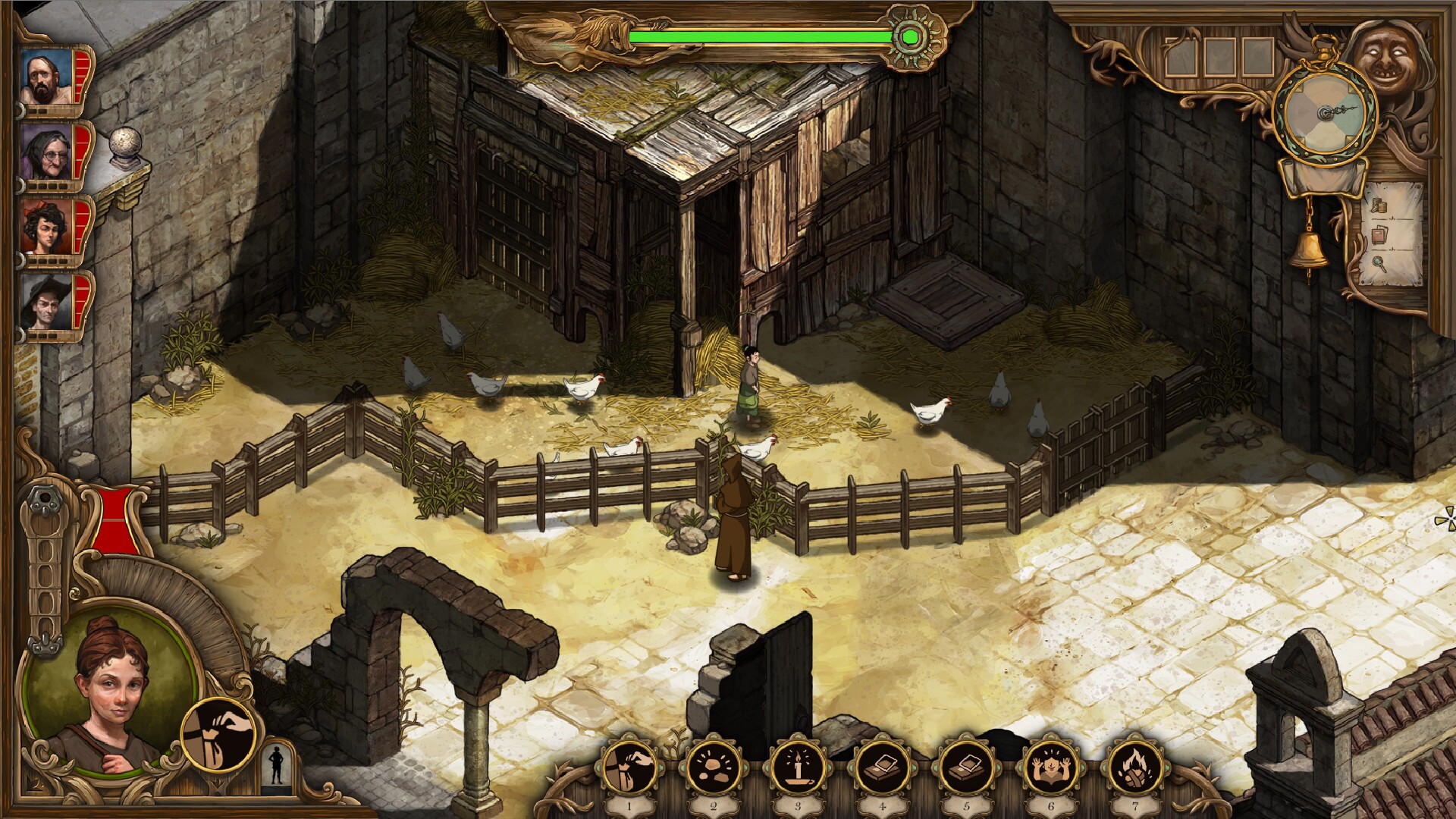Click the pickpocket action icon beside the portrait
1456x819 pixels.
(220, 736)
